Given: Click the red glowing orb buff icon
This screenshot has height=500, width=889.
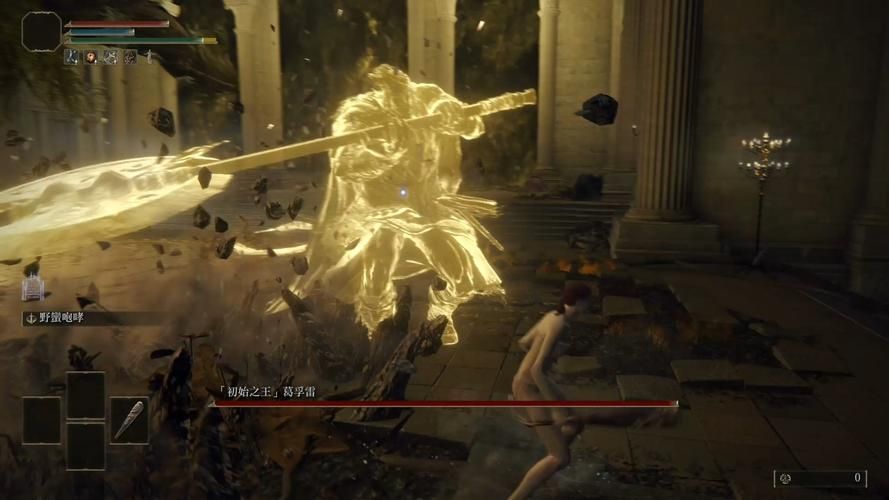Looking at the screenshot, I should pos(90,57).
